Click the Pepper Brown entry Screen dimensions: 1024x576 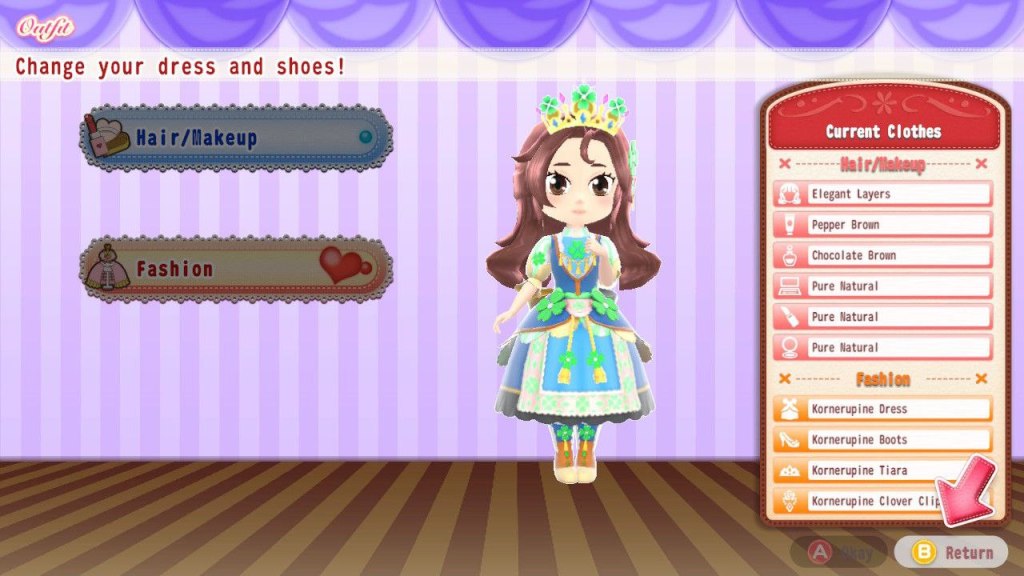click(x=883, y=225)
